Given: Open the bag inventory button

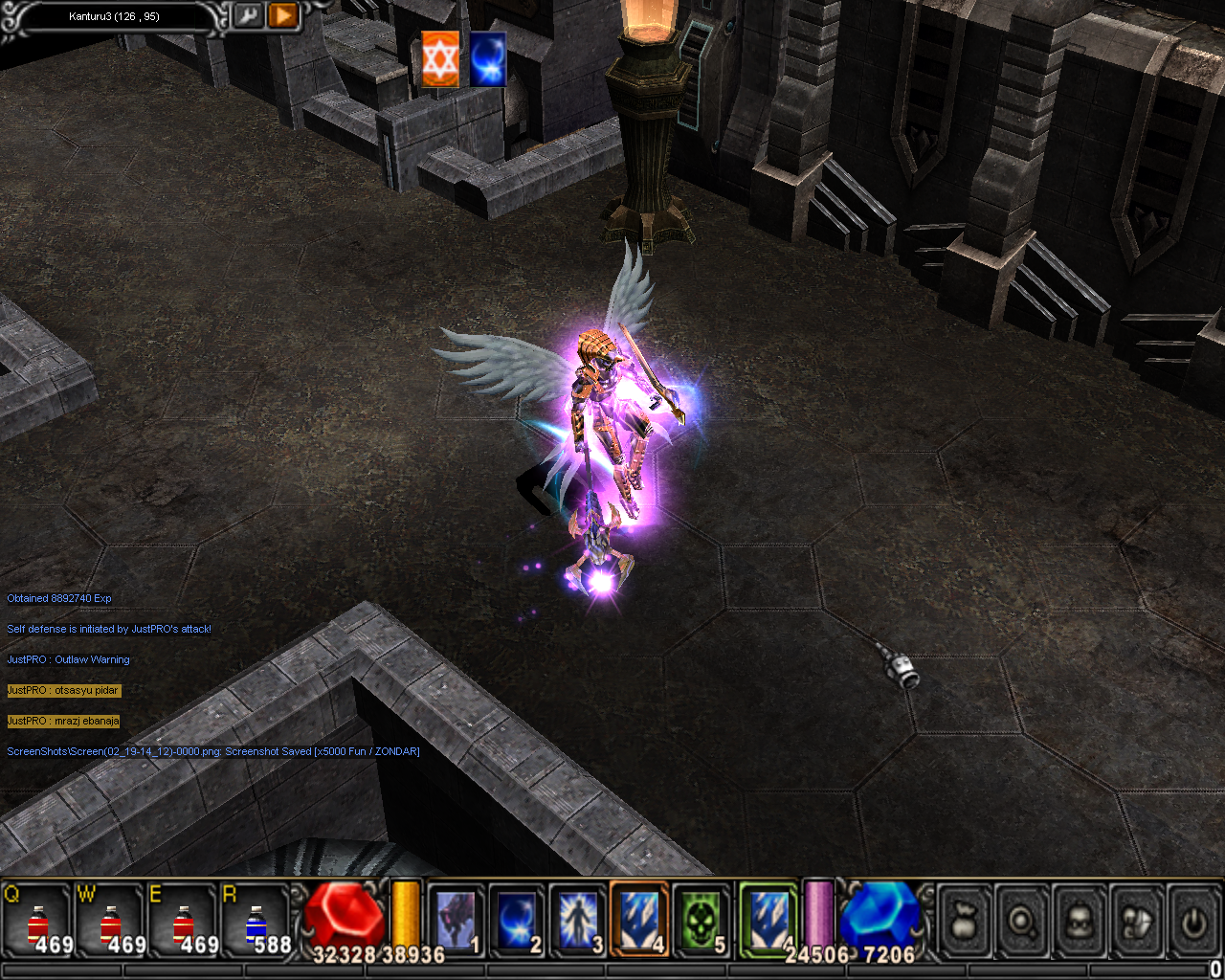Looking at the screenshot, I should click(x=965, y=922).
